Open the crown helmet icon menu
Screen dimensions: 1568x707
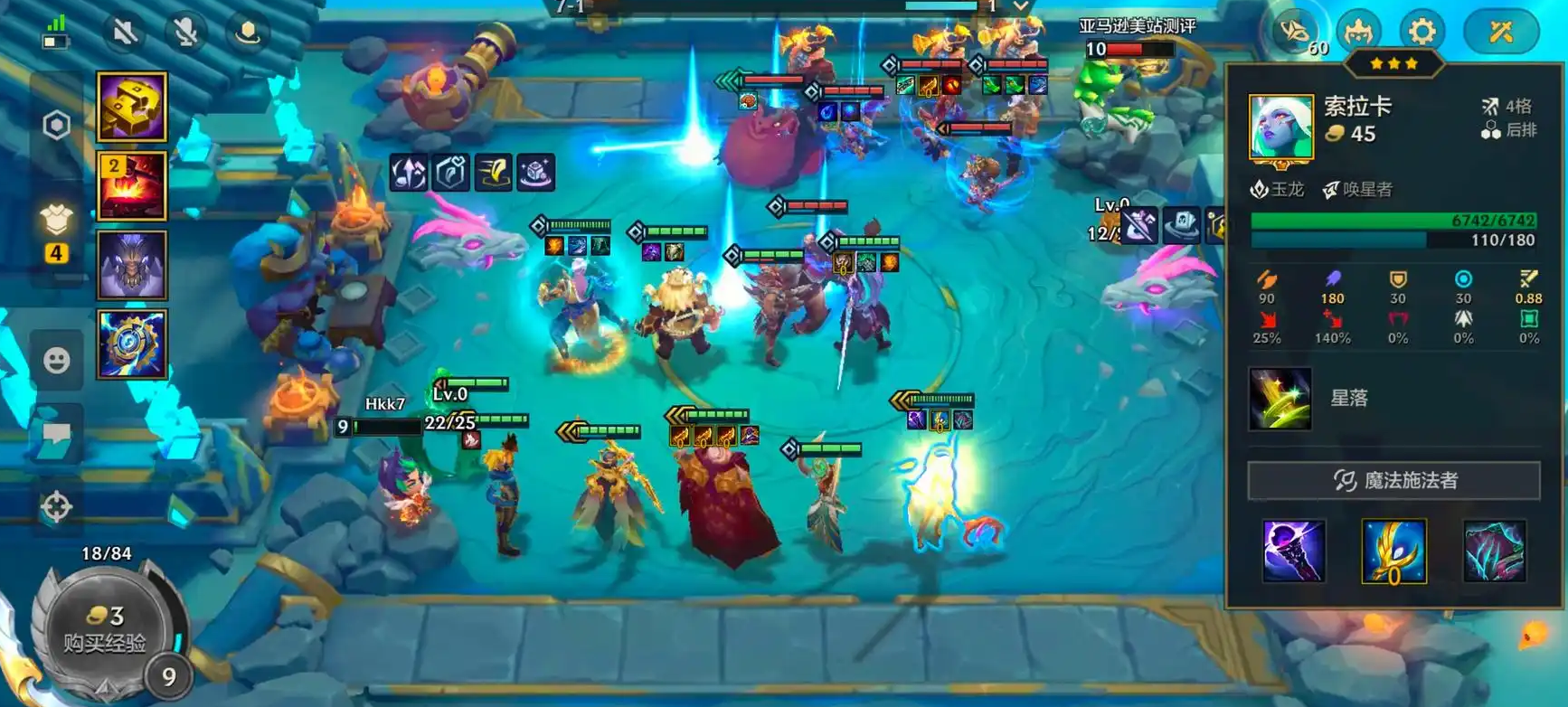pos(1358,33)
